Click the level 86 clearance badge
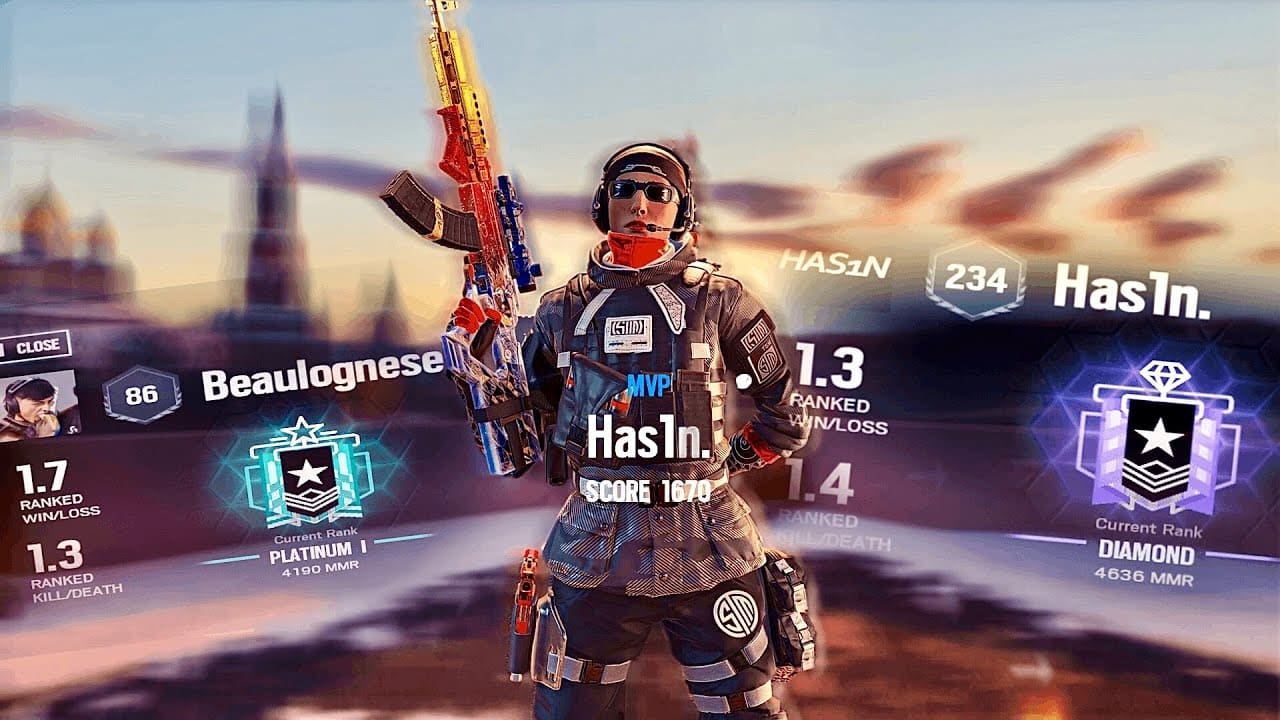The height and width of the screenshot is (720, 1280). (x=141, y=394)
